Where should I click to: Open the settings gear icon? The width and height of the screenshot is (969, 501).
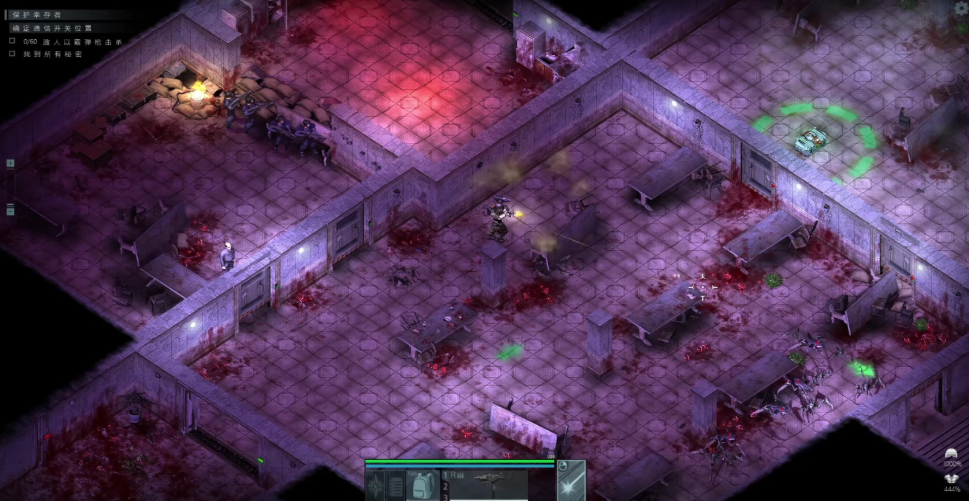click(961, 8)
